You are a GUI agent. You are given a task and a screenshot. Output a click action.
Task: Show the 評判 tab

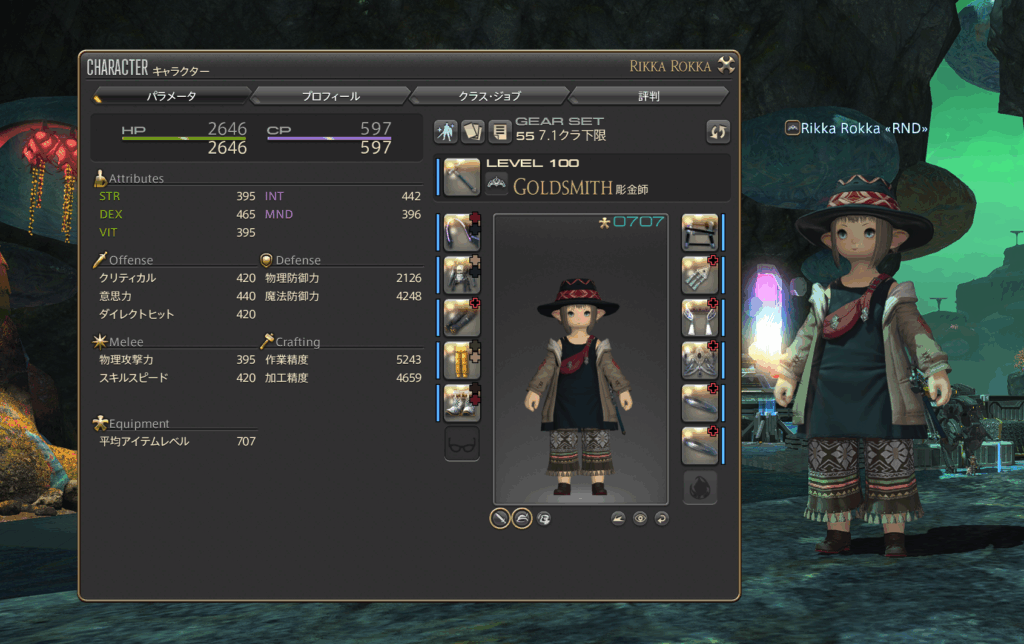click(x=648, y=96)
